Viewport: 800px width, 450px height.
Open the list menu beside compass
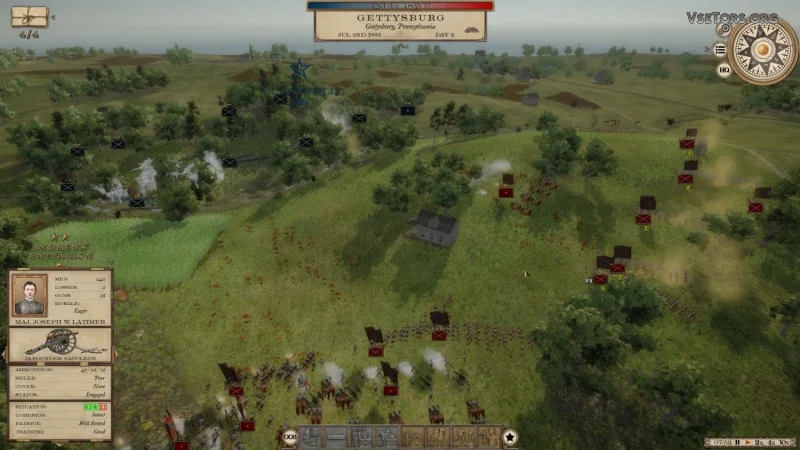coord(721,49)
